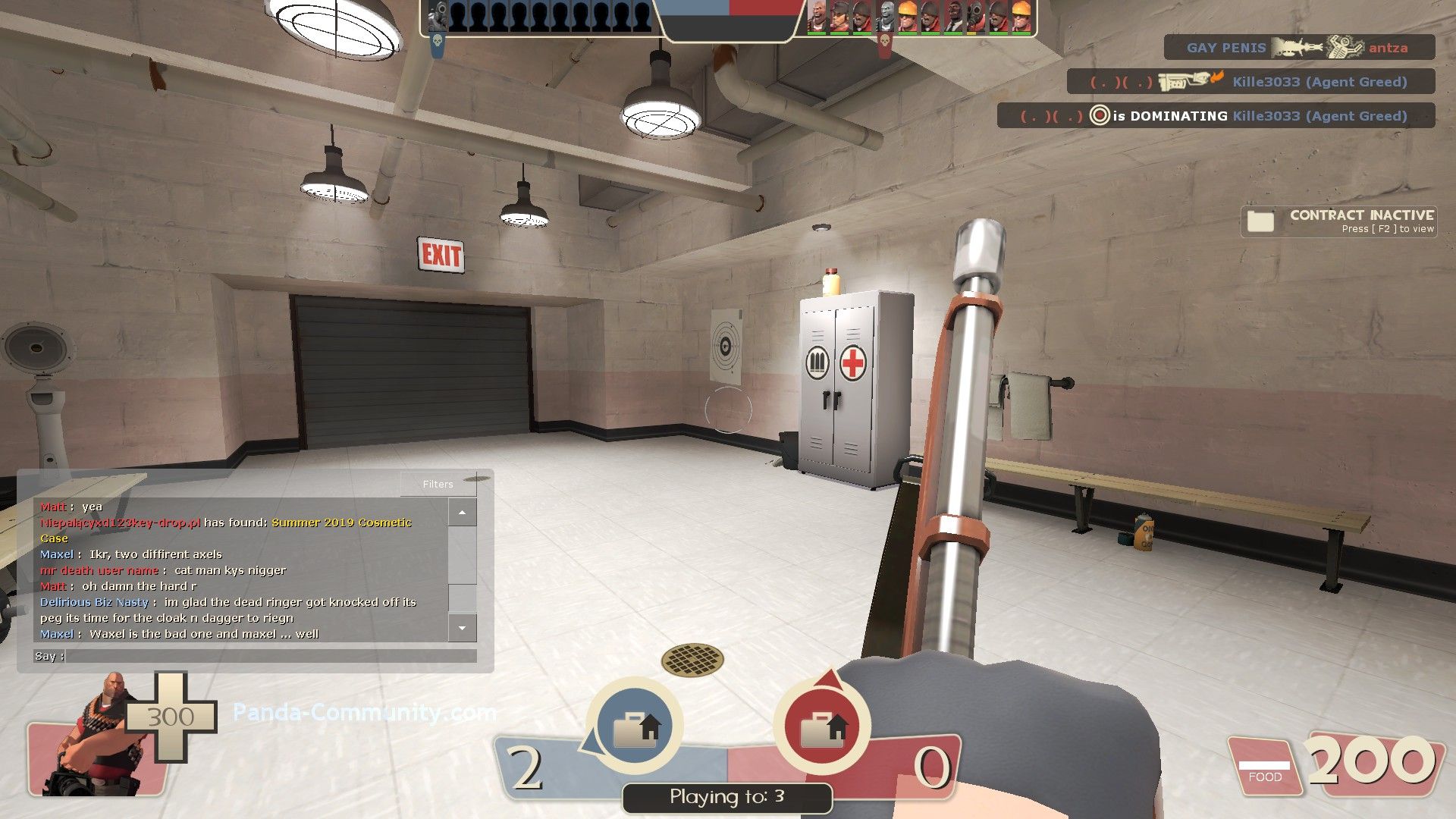Select the blue team intelligence briefcase icon
The width and height of the screenshot is (1456, 819).
point(635,726)
